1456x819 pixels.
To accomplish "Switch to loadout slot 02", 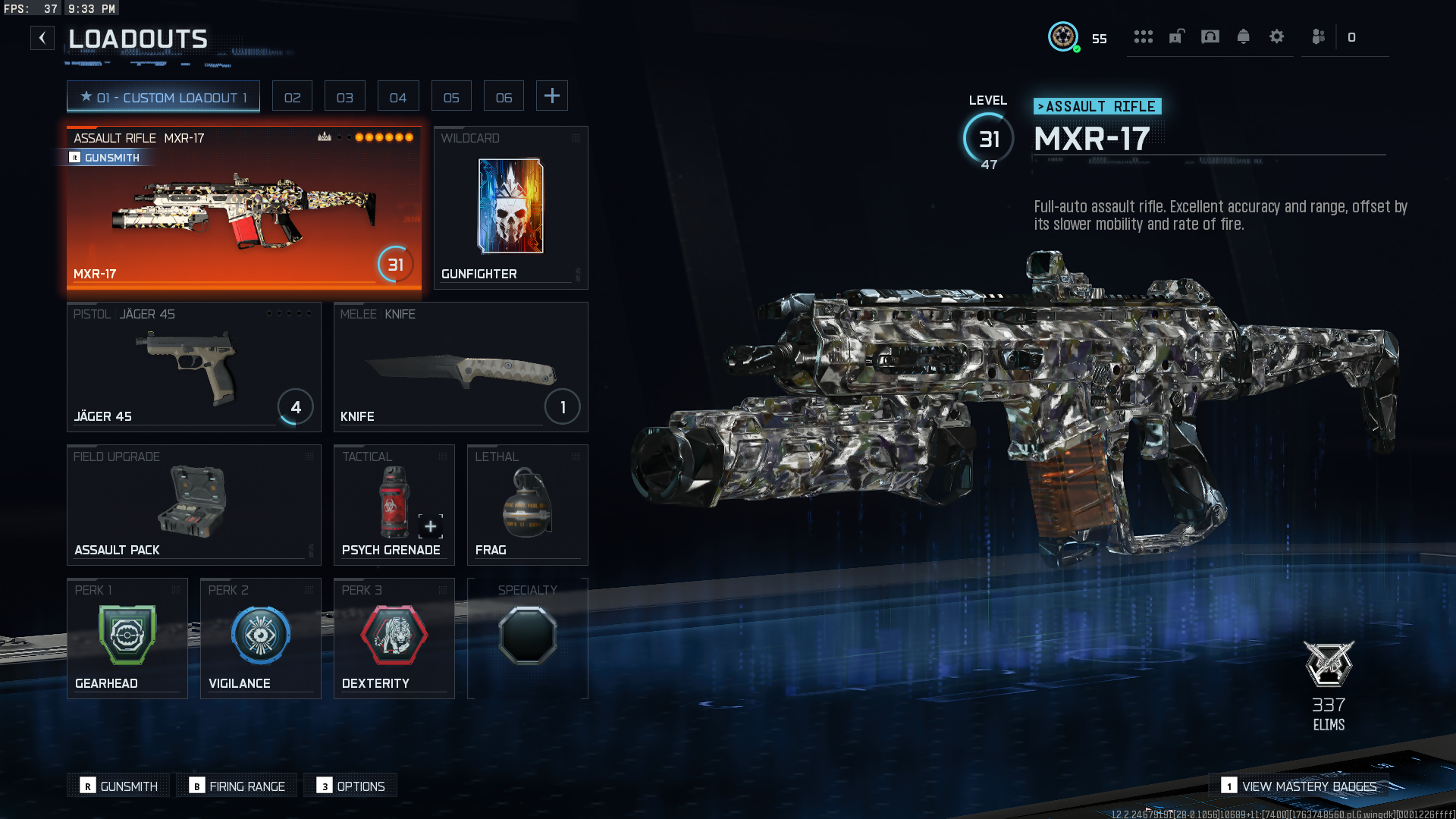I will tap(292, 97).
